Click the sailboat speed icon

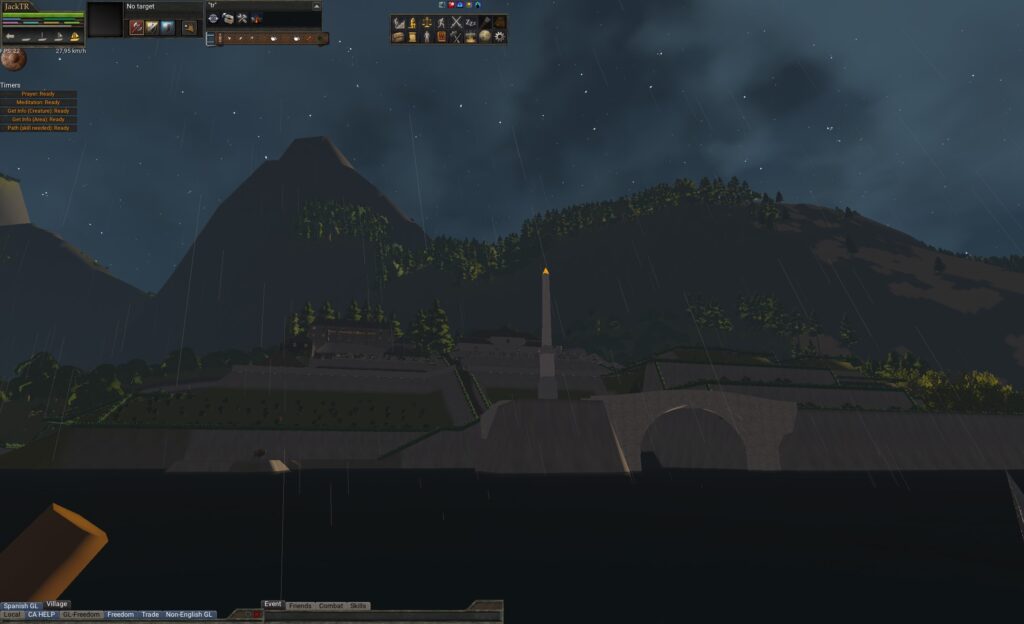pyautogui.click(x=74, y=37)
